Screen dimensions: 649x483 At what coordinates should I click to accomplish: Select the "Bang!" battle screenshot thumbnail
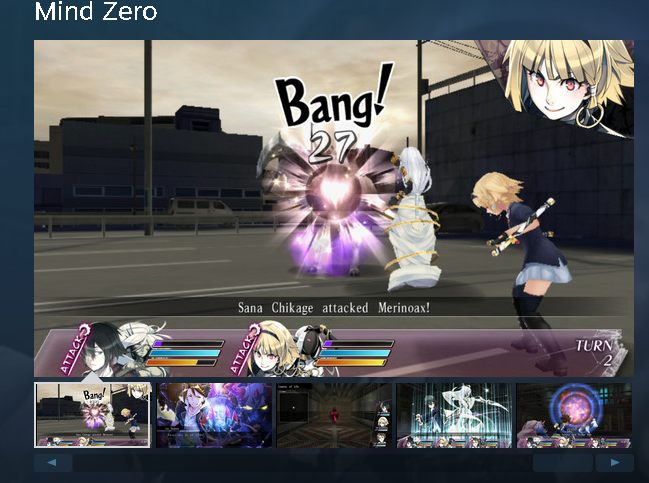(92, 414)
